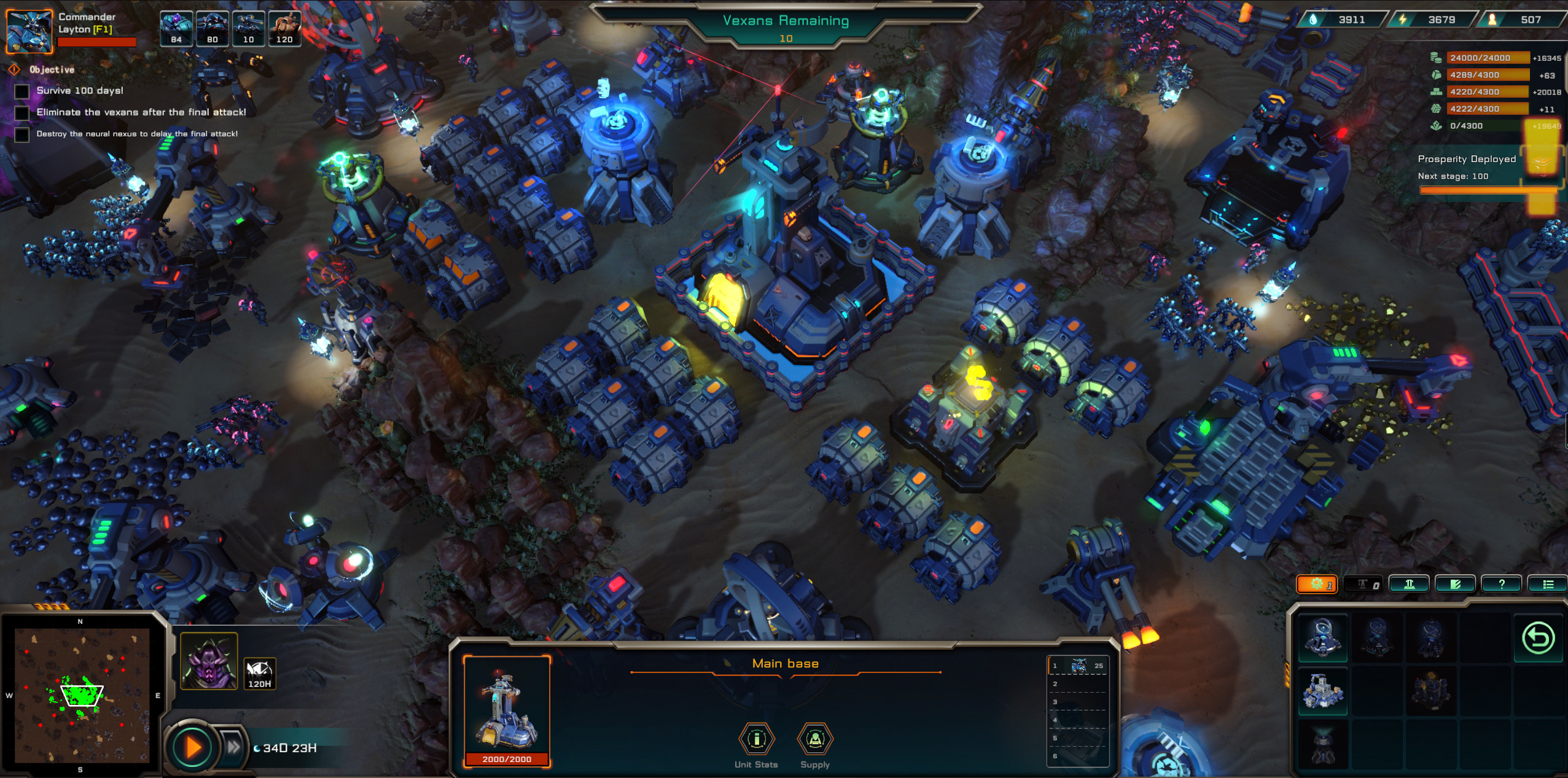Select the water resource icon at top right

1313,19
